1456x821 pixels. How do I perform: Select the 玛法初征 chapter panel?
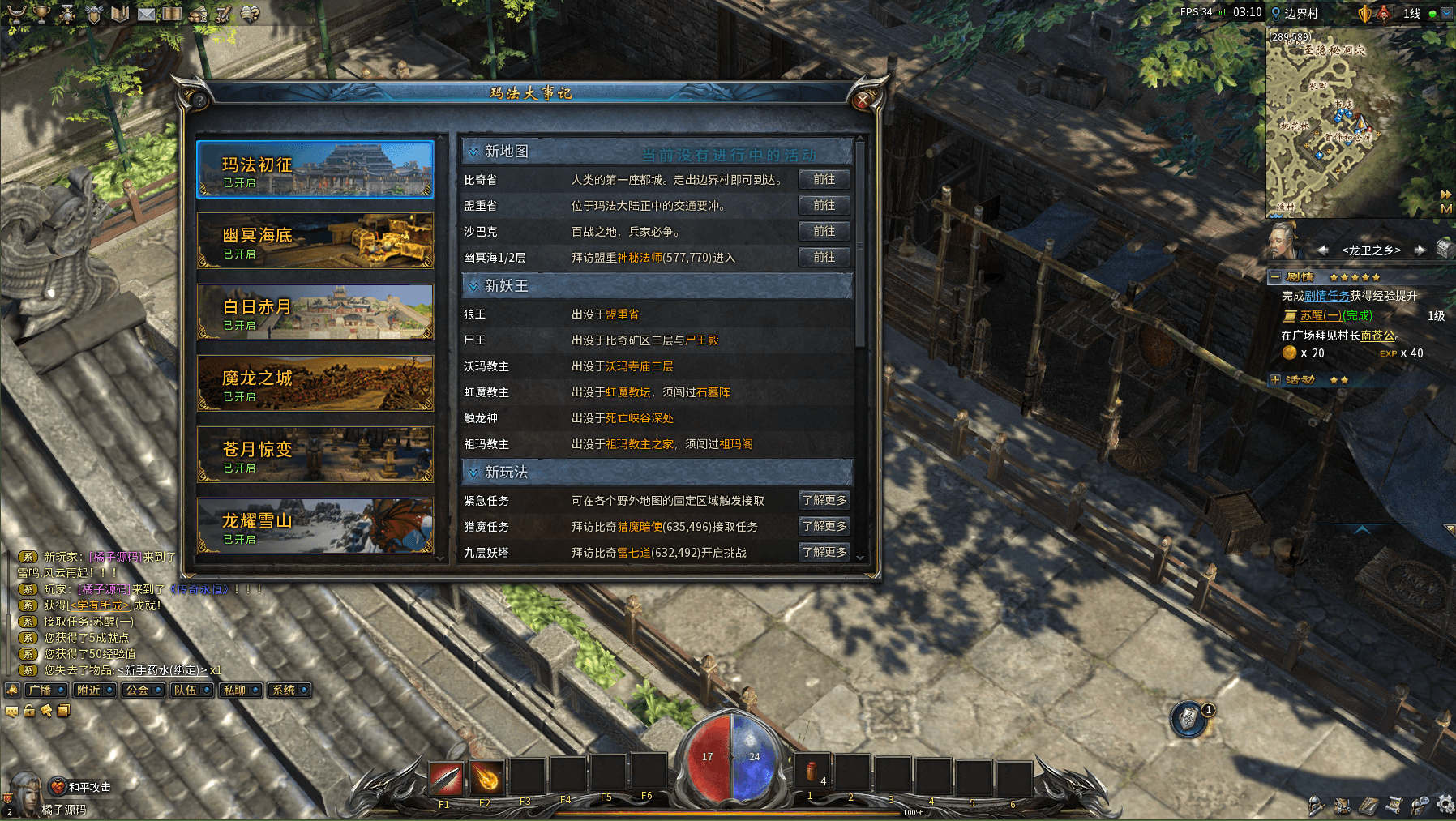click(315, 169)
